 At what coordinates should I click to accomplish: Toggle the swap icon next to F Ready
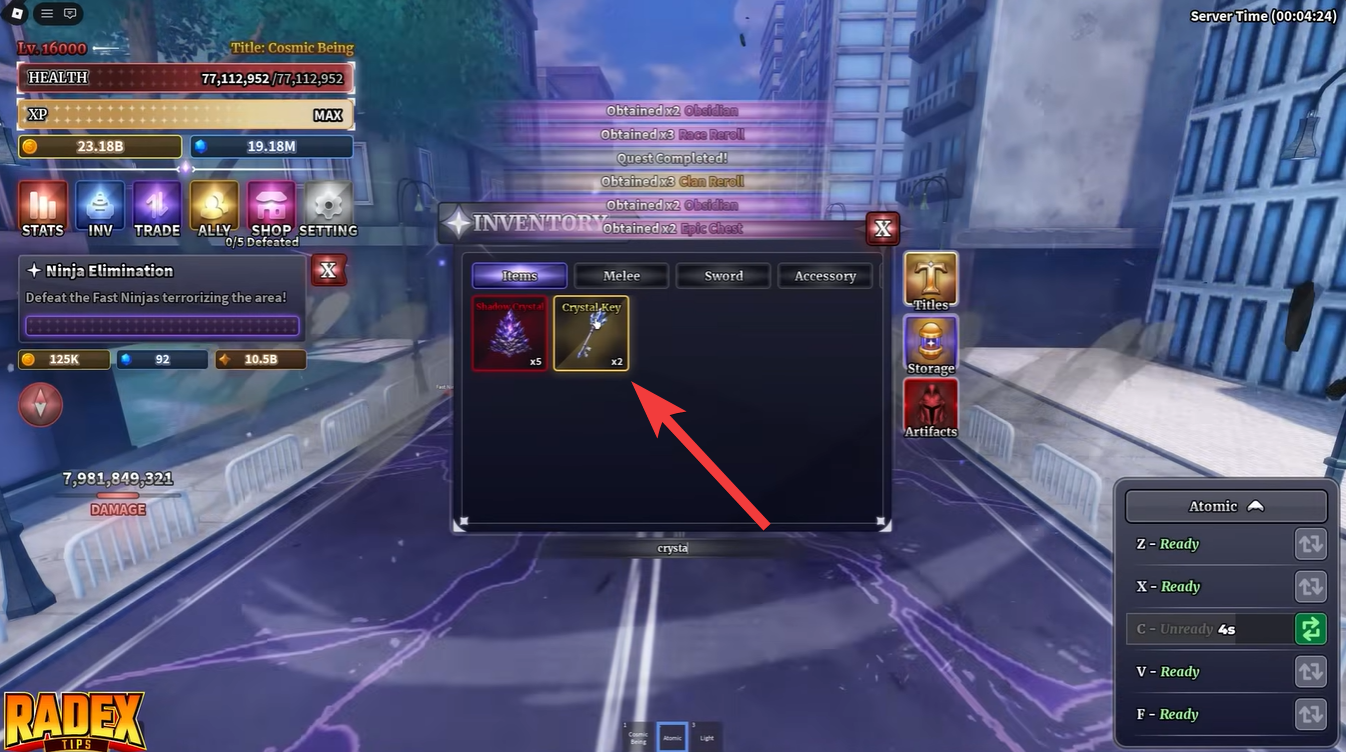coord(1311,714)
